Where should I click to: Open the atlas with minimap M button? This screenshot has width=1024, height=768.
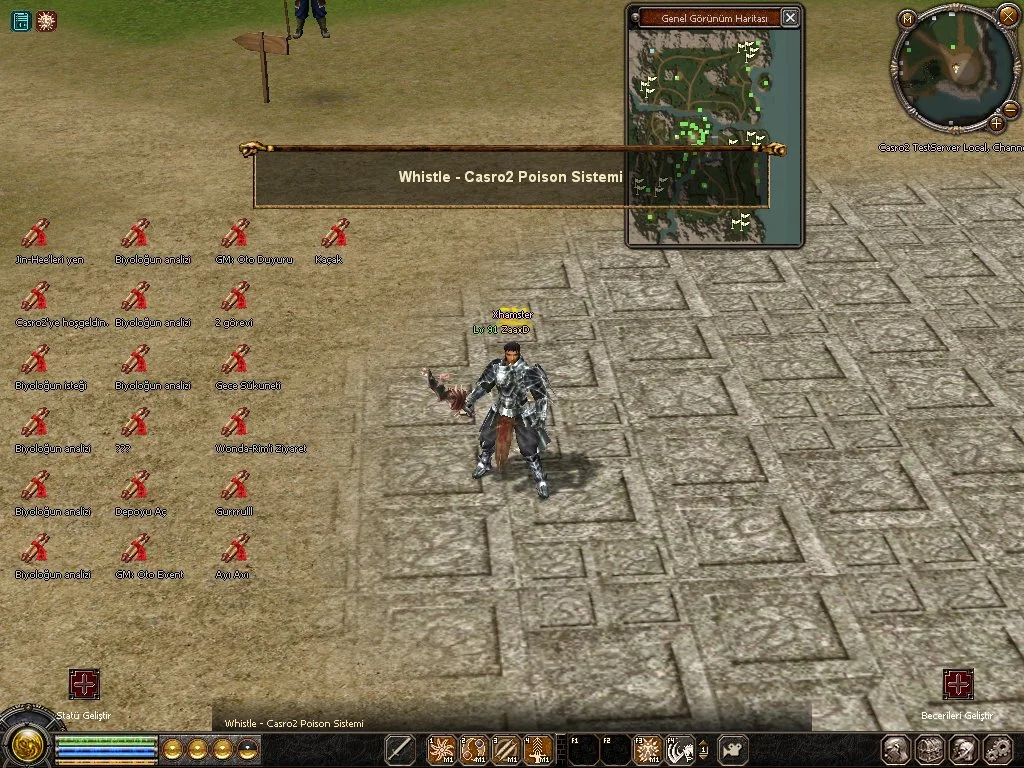coord(907,18)
